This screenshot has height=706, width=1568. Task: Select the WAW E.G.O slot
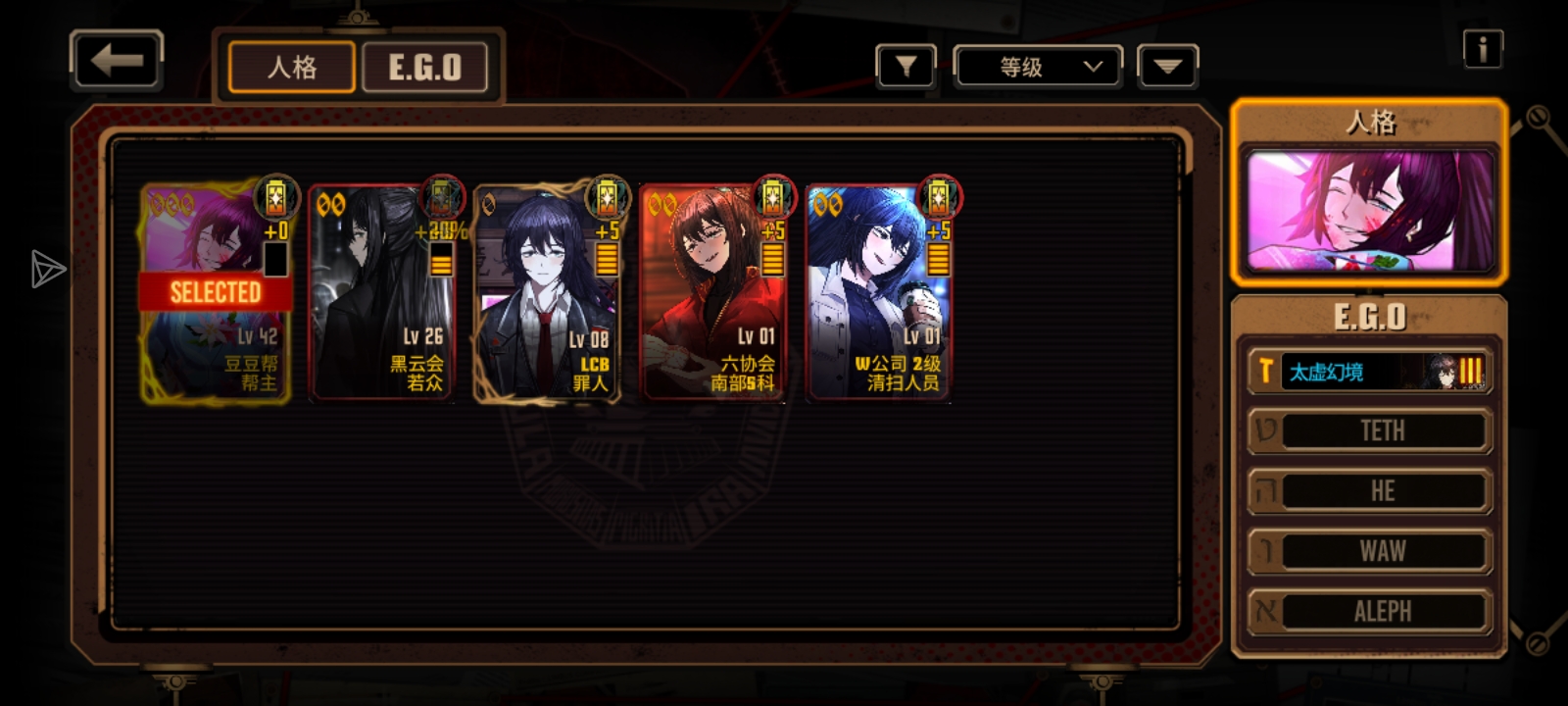1369,551
